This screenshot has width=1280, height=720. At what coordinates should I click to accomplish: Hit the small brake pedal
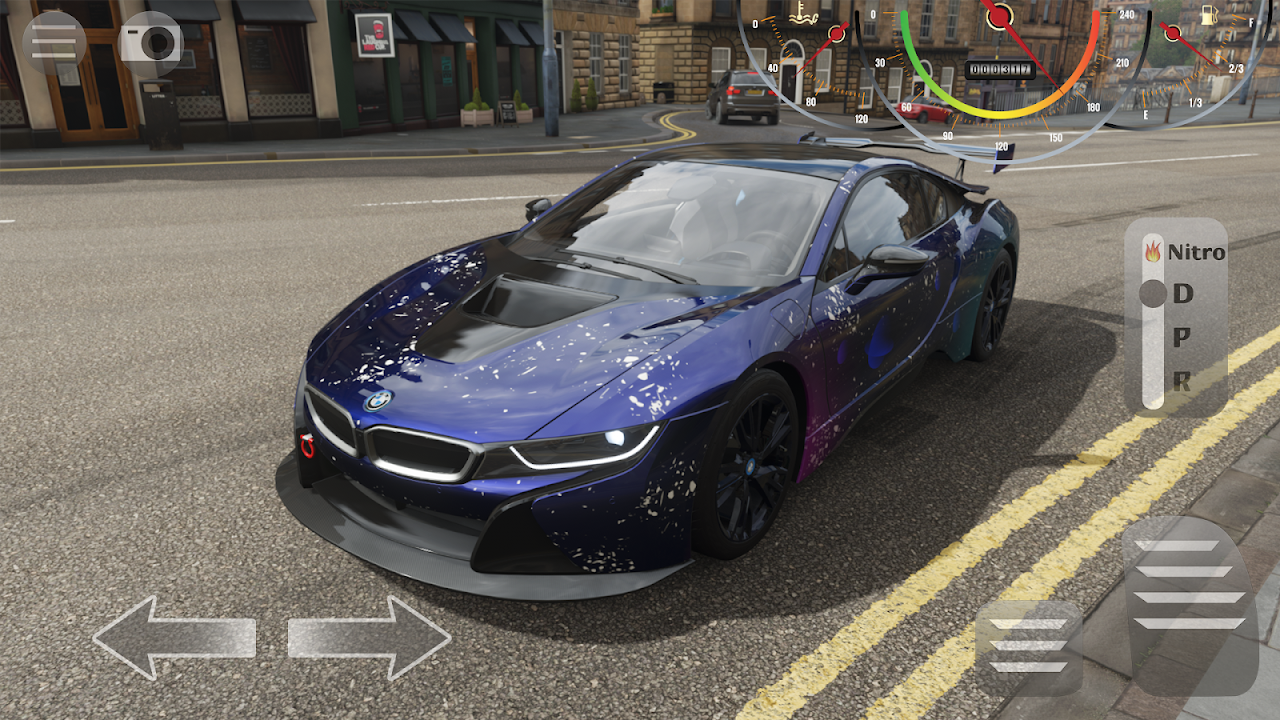coord(1028,646)
